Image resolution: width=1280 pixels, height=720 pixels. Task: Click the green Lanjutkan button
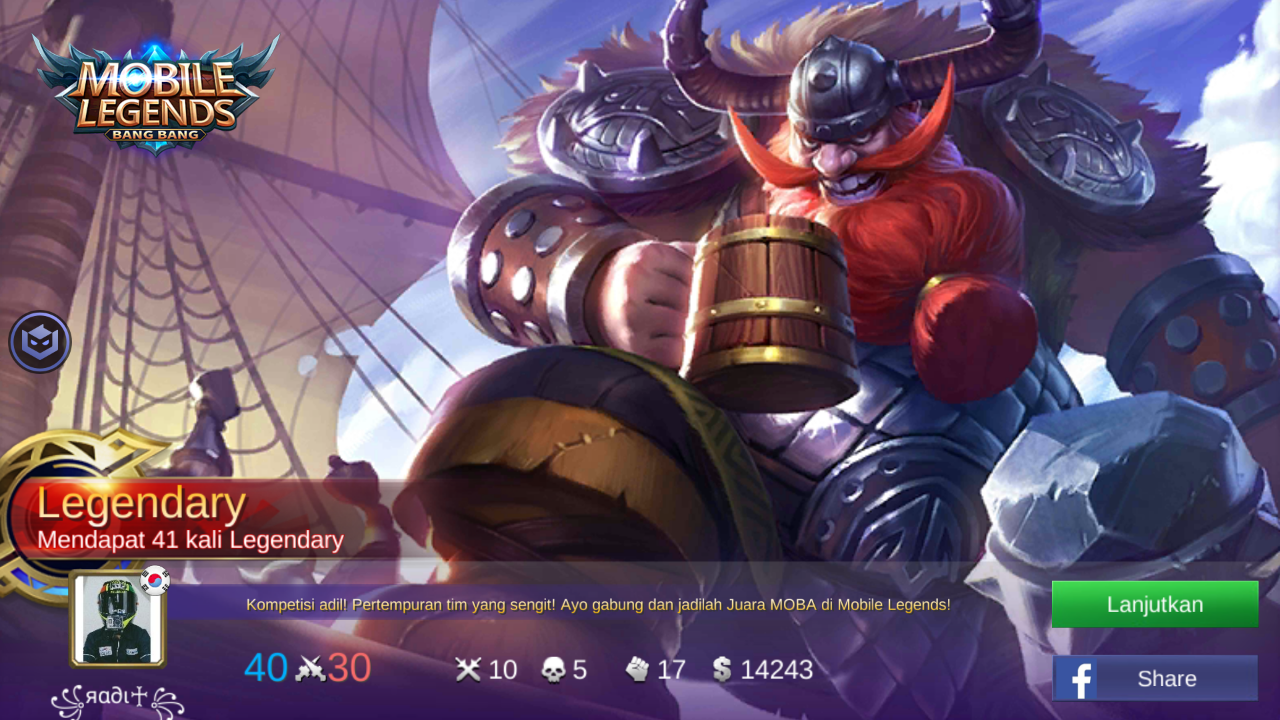point(1154,604)
